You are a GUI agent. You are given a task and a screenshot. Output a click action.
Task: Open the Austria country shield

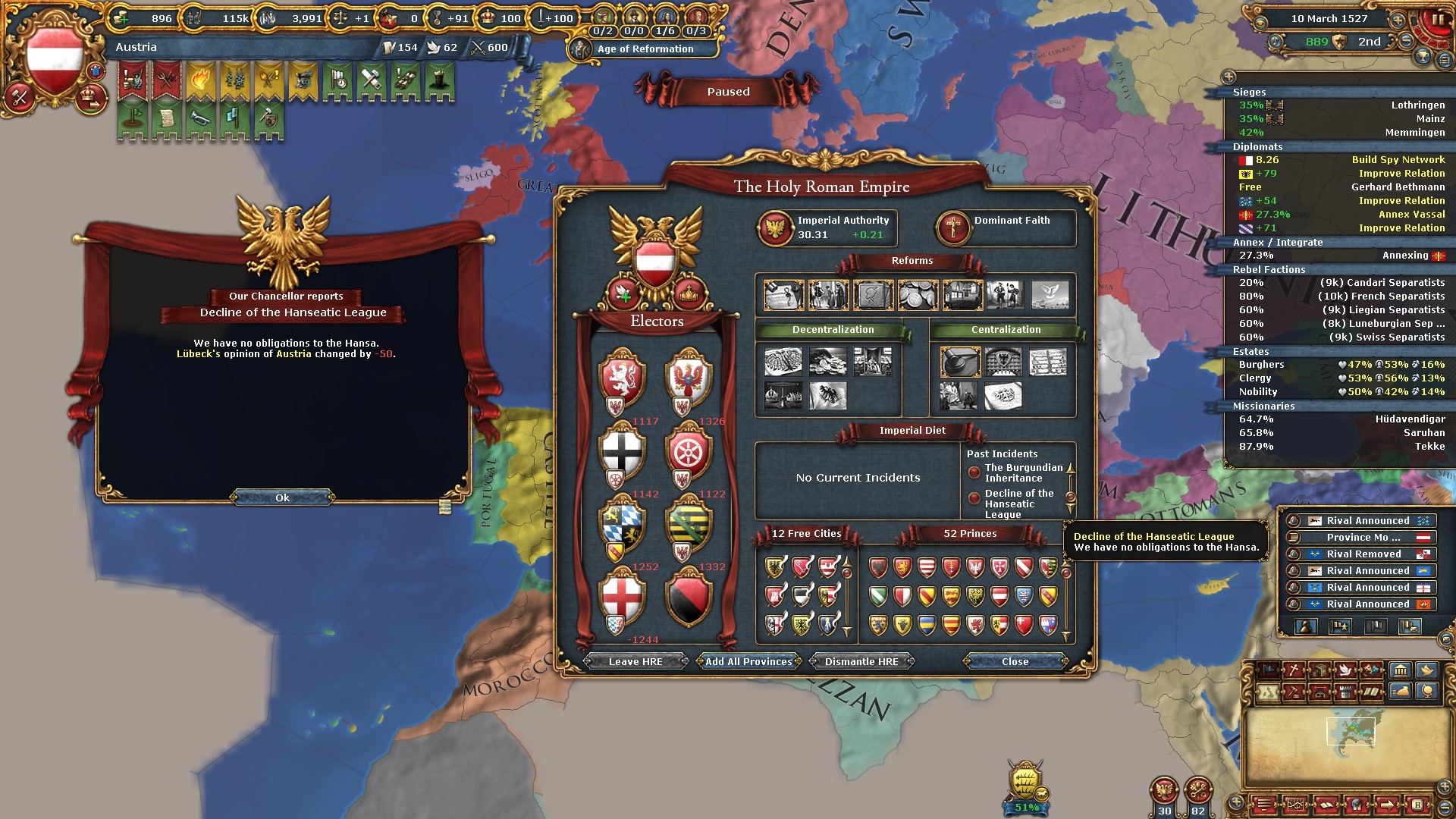[54, 58]
